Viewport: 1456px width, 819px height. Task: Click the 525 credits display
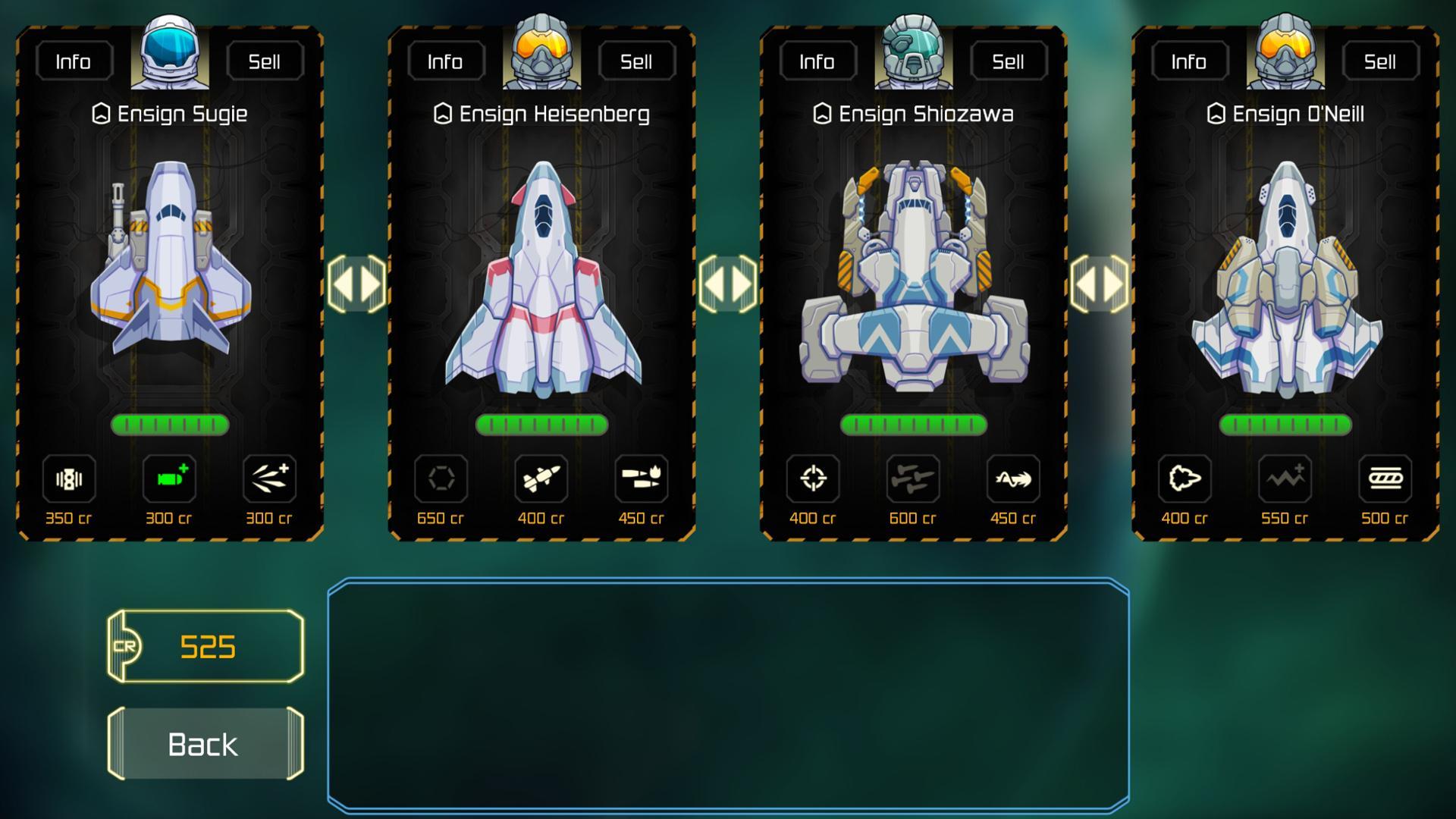tap(203, 646)
